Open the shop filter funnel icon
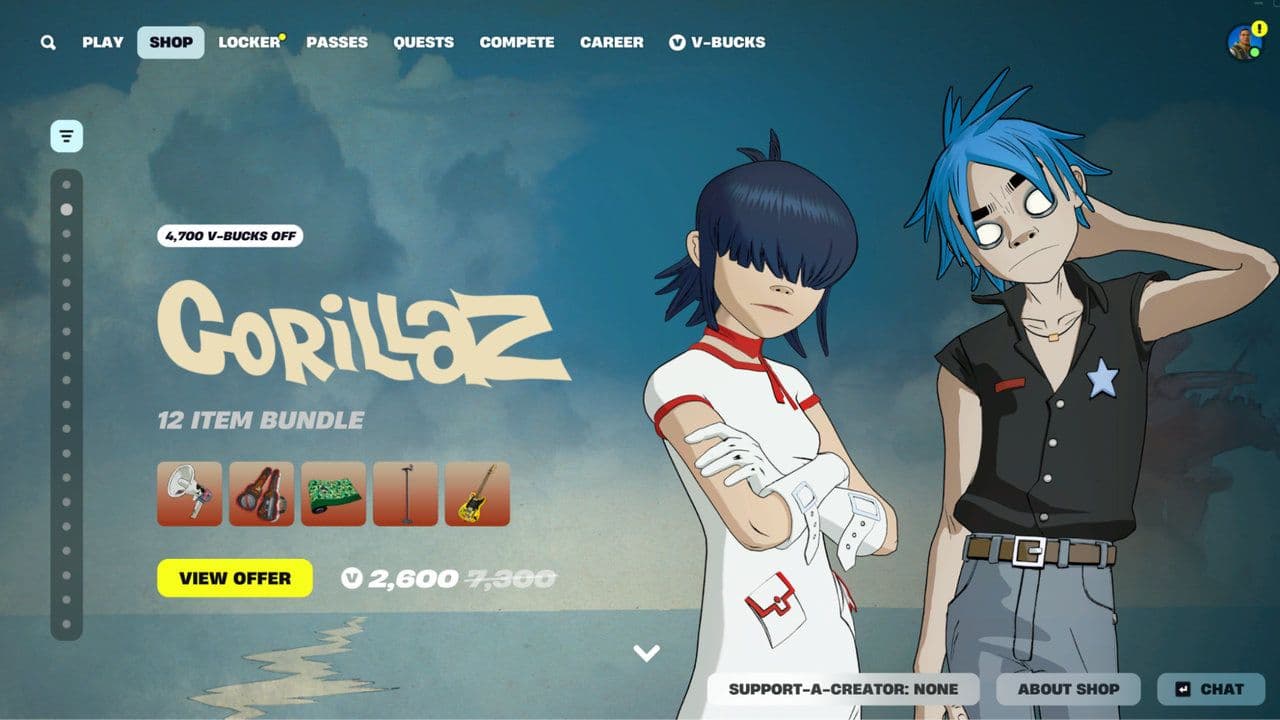 (65, 135)
